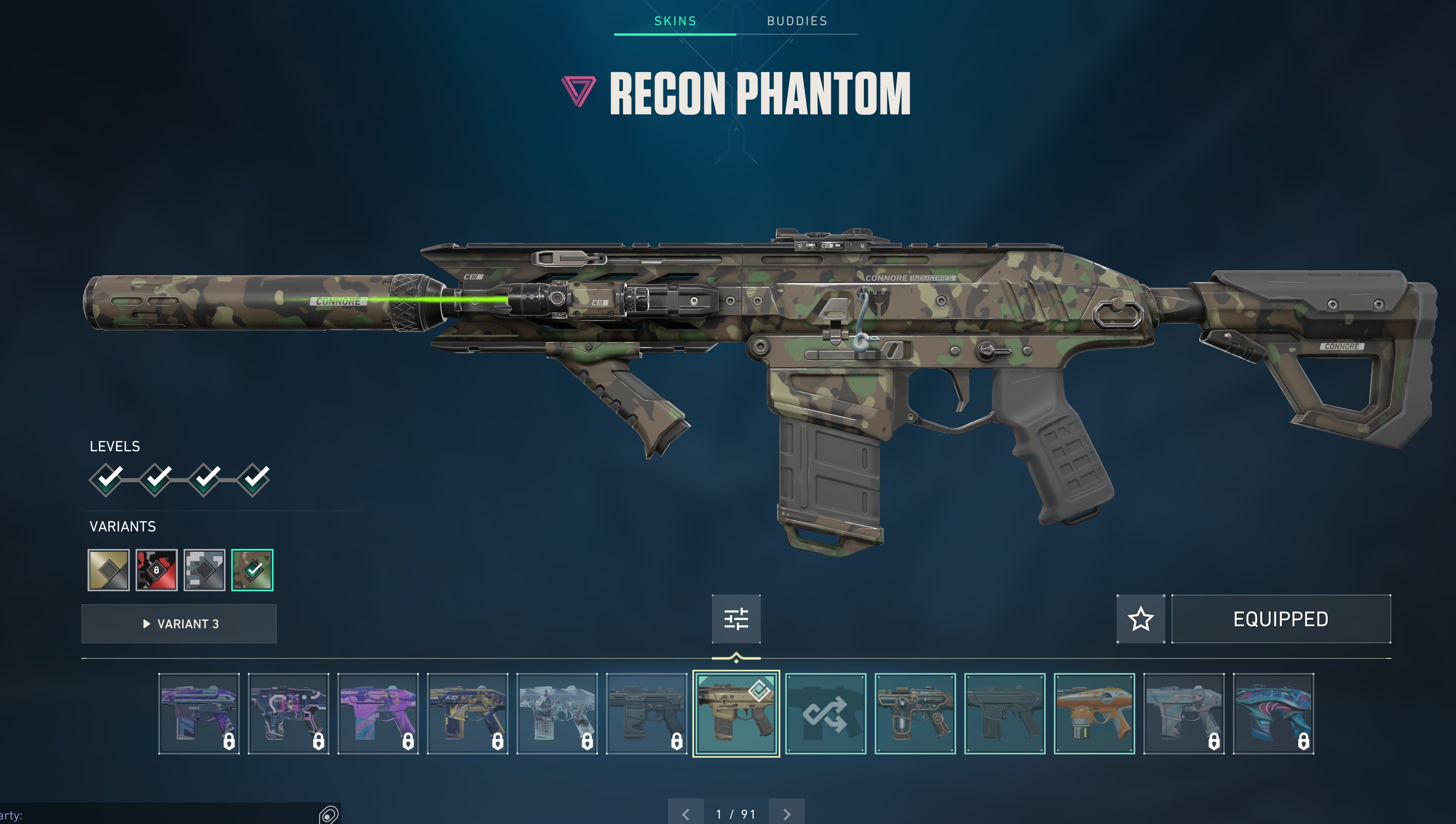Viewport: 1456px width, 824px height.
Task: Select the green camo variant swatch
Action: 252,570
